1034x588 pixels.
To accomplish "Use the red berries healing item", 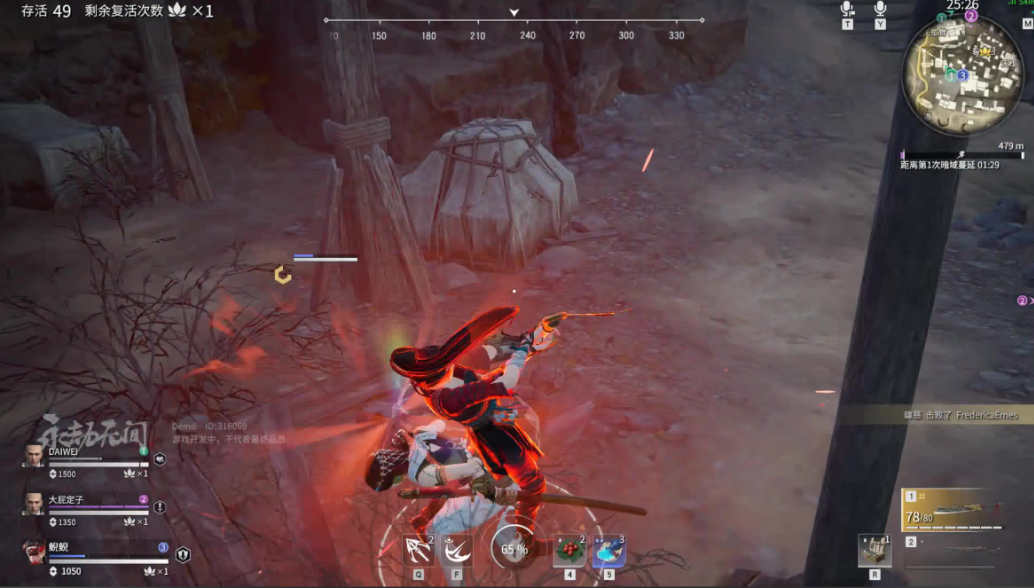I will (570, 549).
